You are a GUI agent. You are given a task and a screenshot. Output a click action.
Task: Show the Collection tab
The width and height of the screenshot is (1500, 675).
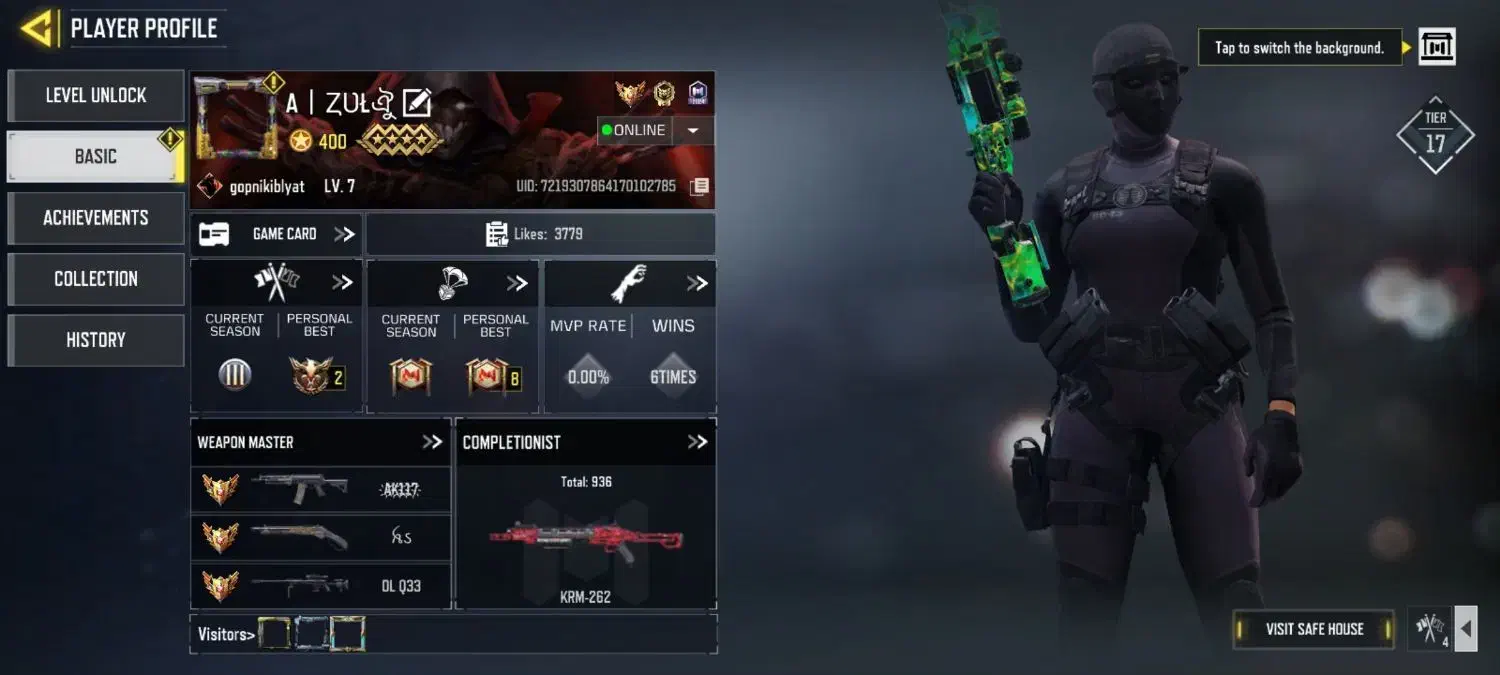[x=96, y=279]
